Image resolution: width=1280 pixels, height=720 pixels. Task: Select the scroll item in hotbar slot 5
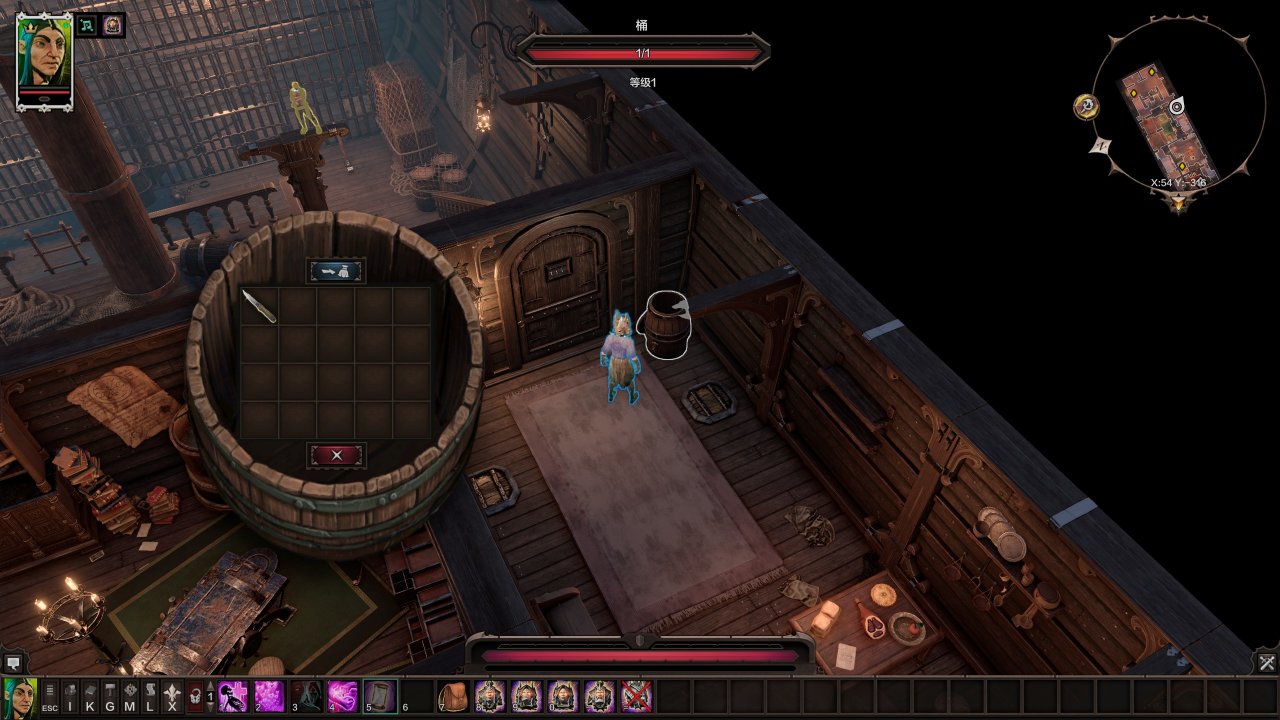point(379,695)
